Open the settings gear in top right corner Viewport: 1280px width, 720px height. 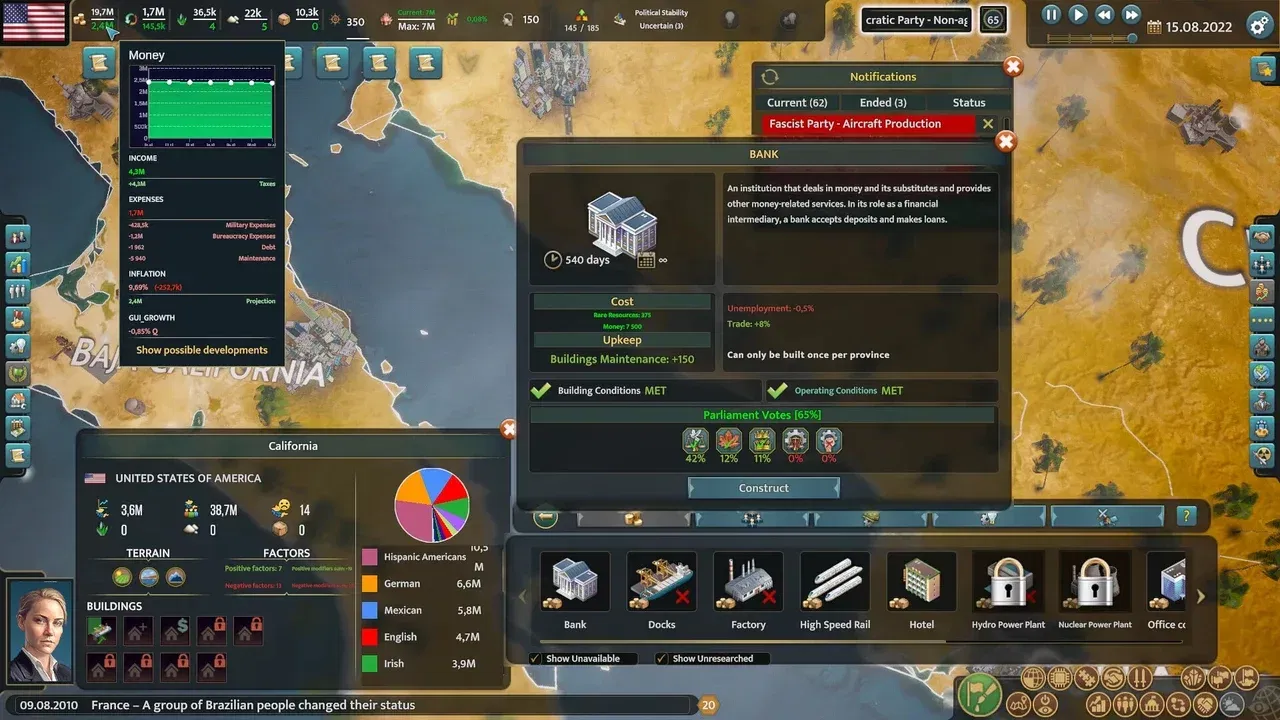click(1258, 26)
